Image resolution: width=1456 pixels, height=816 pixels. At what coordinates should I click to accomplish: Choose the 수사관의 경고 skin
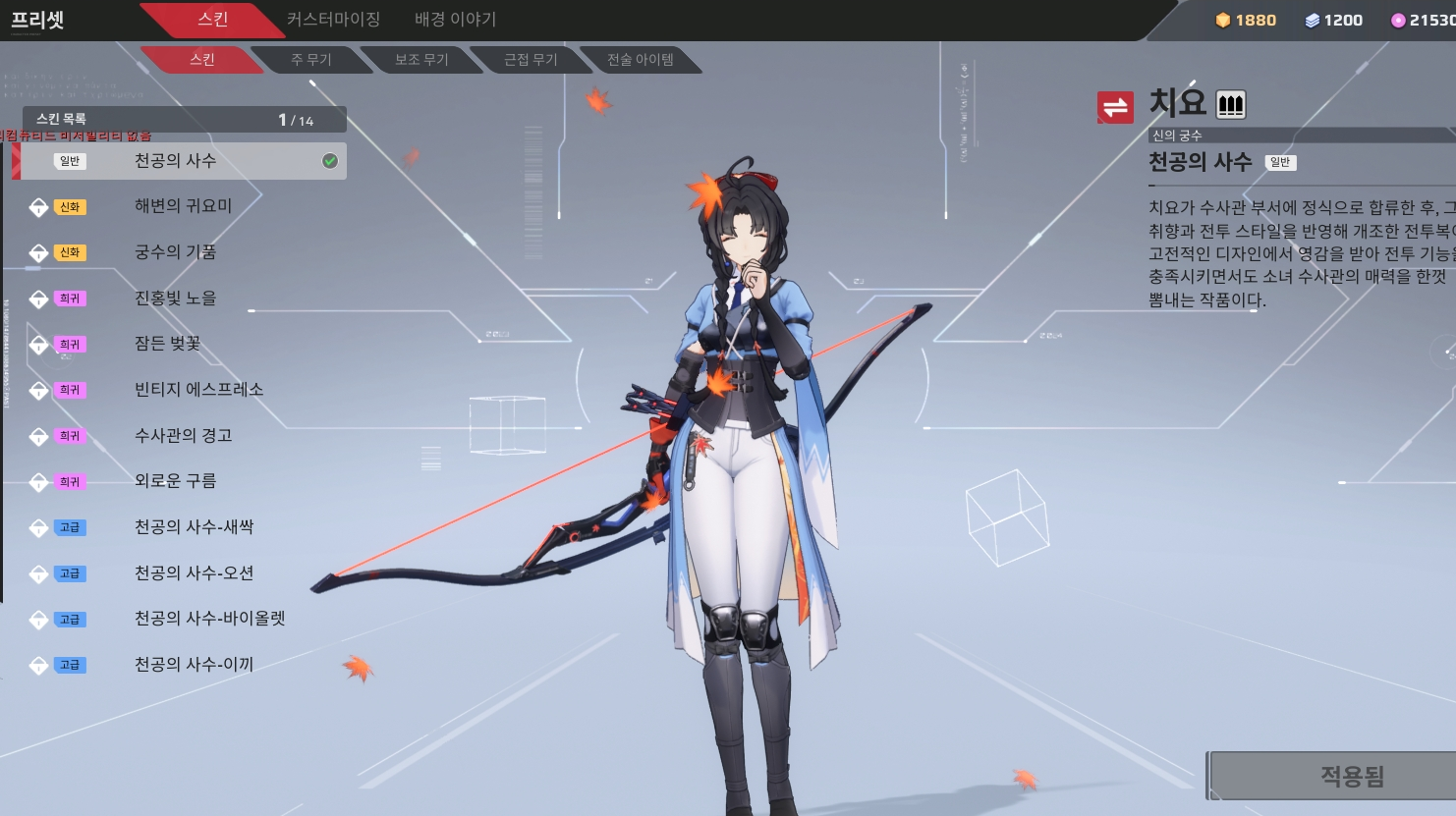183,436
